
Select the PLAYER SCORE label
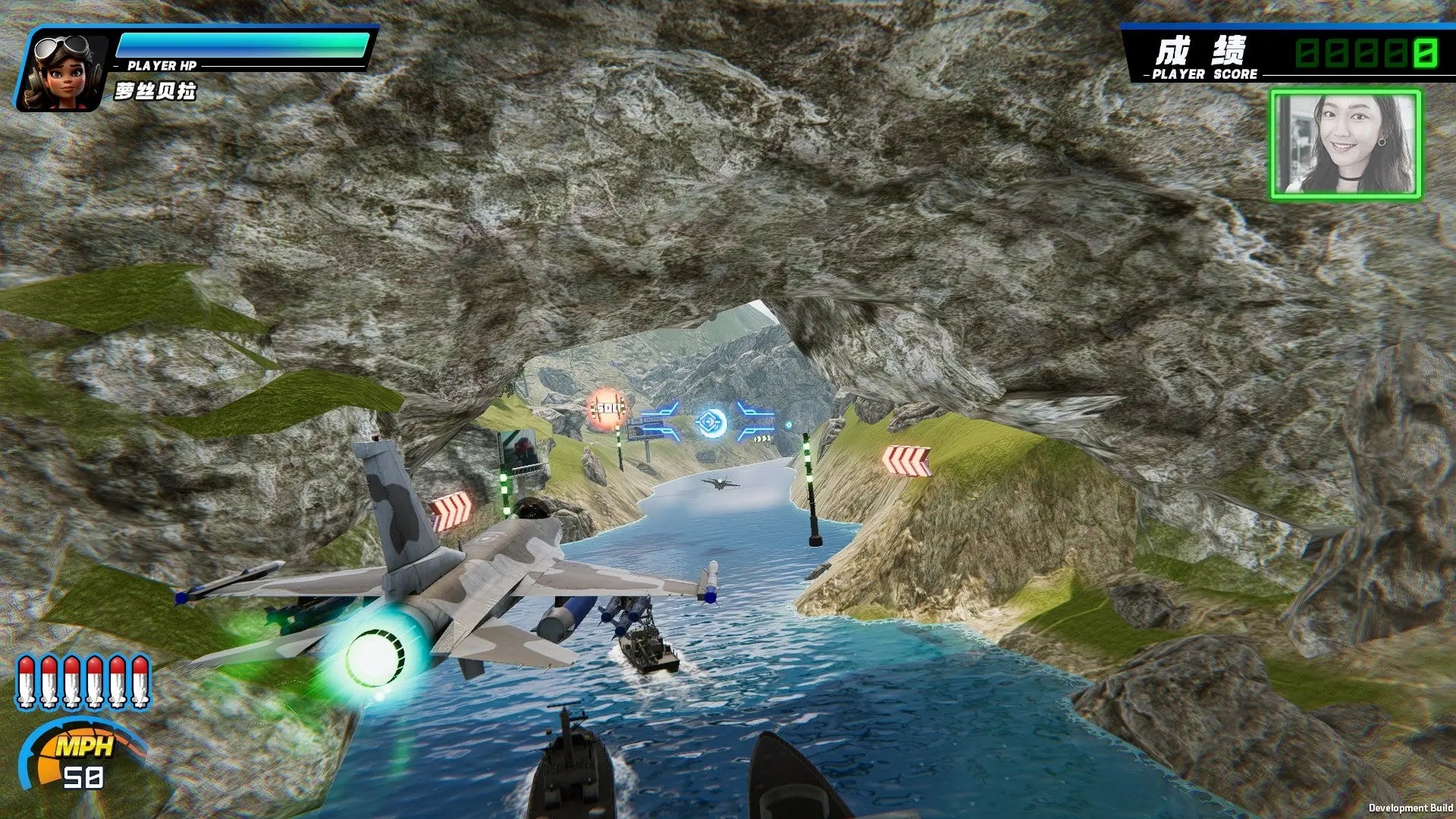pyautogui.click(x=1203, y=75)
